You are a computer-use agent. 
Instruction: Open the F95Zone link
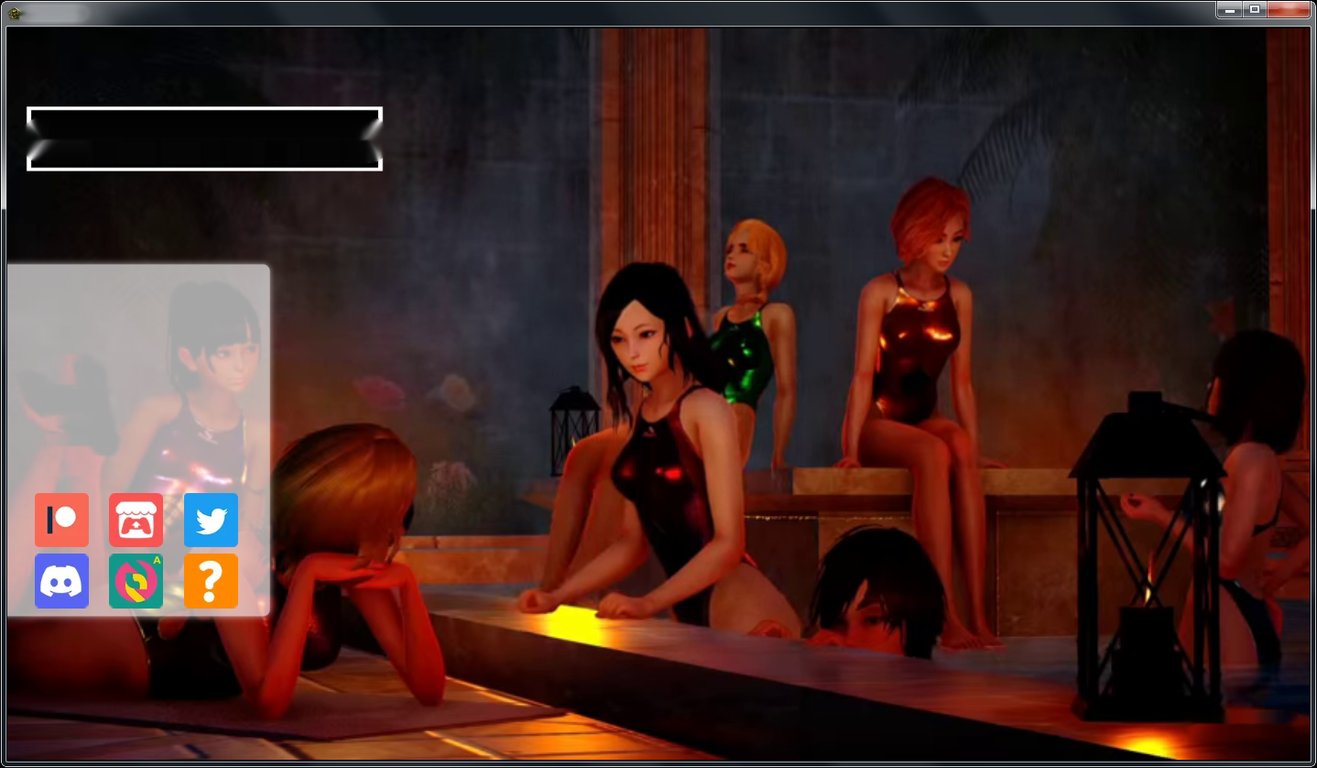136,580
